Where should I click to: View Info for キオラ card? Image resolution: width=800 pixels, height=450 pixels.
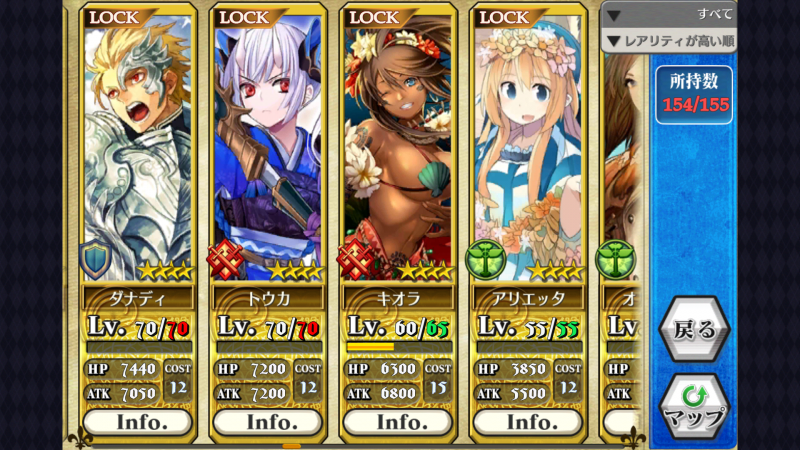point(398,421)
